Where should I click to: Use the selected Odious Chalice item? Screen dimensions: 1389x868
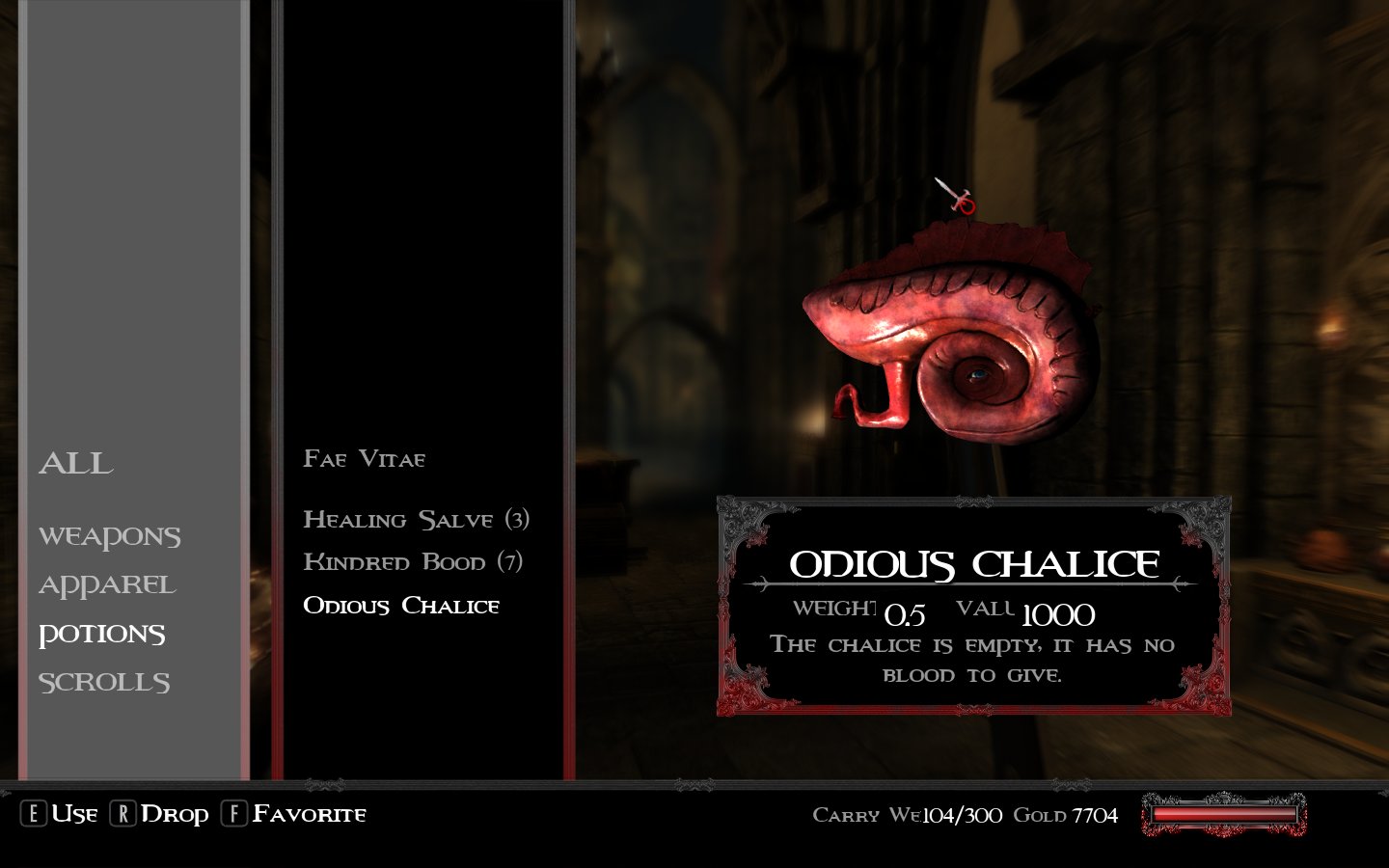pos(36,813)
